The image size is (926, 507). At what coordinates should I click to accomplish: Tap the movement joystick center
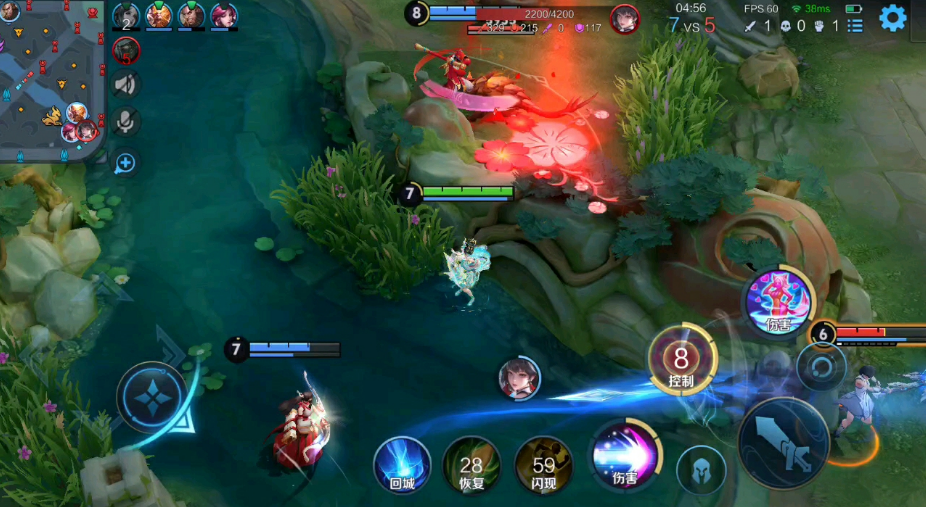click(152, 397)
